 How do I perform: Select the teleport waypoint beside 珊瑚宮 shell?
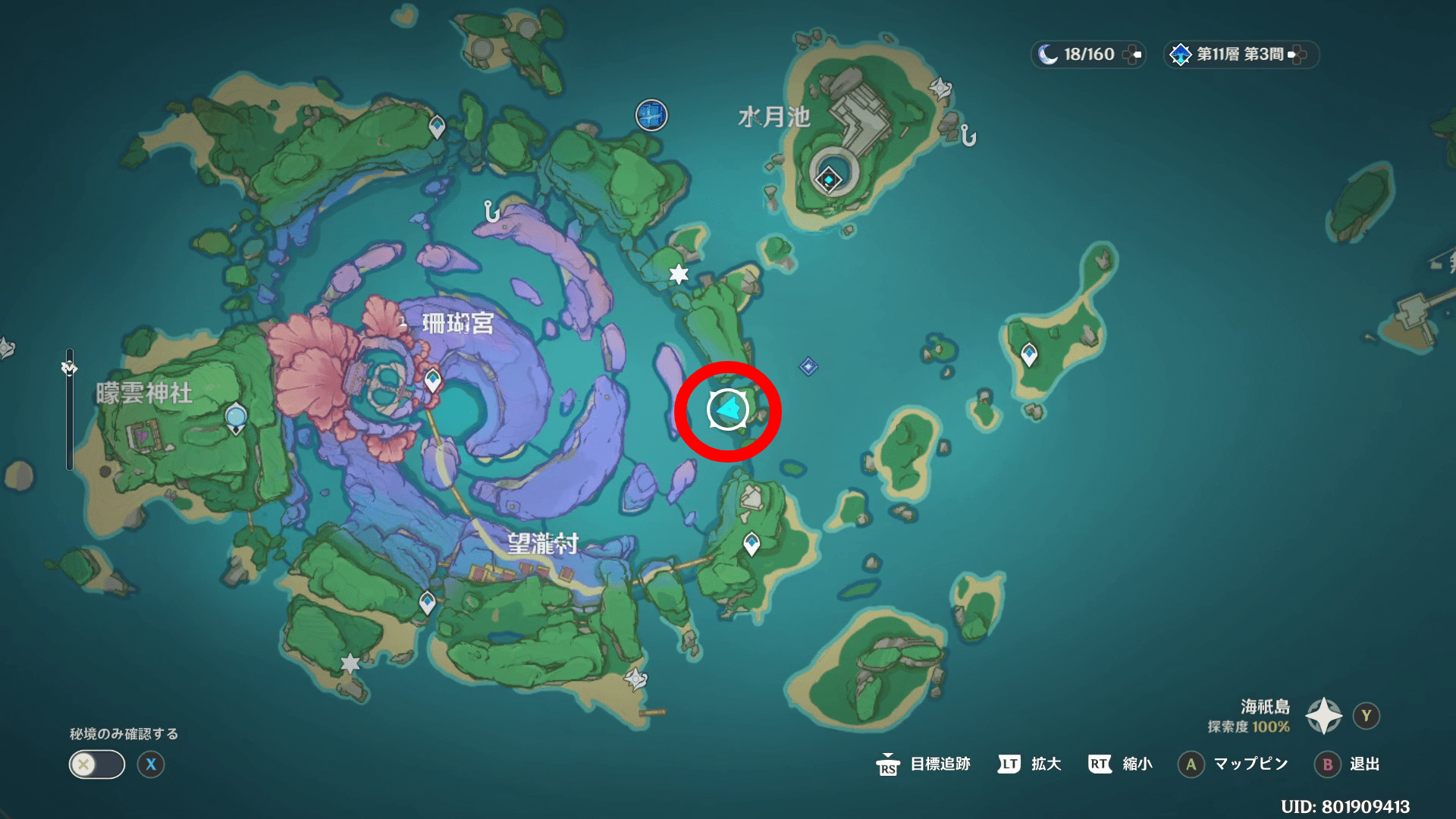pyautogui.click(x=432, y=379)
